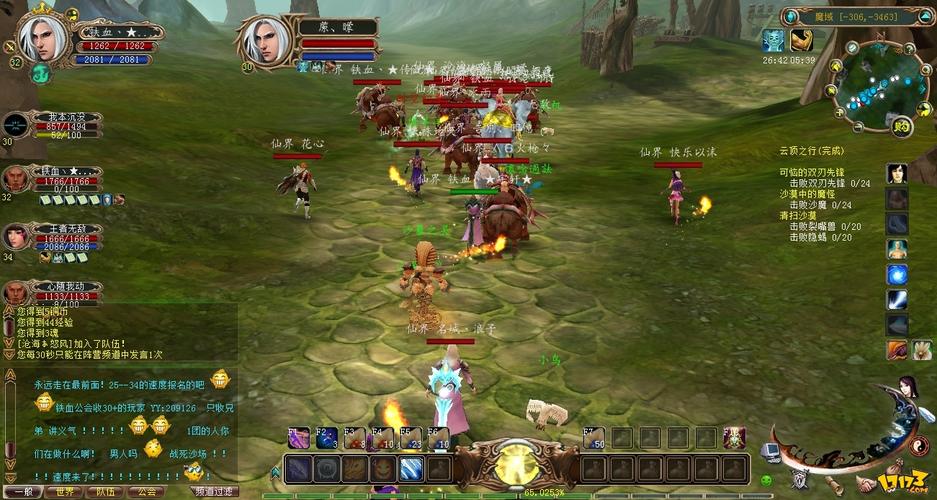Open the 队伍 chat tab
This screenshot has height=500, width=937.
(x=105, y=491)
